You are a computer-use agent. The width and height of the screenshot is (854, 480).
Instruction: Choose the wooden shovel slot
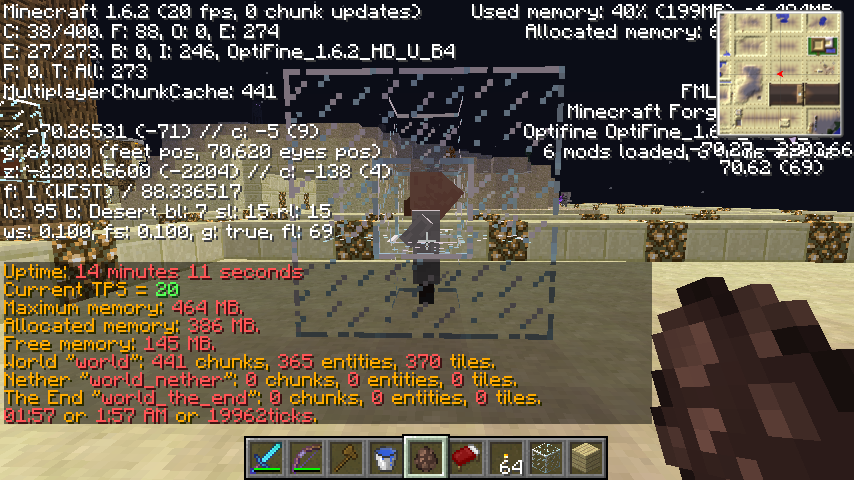(x=345, y=459)
